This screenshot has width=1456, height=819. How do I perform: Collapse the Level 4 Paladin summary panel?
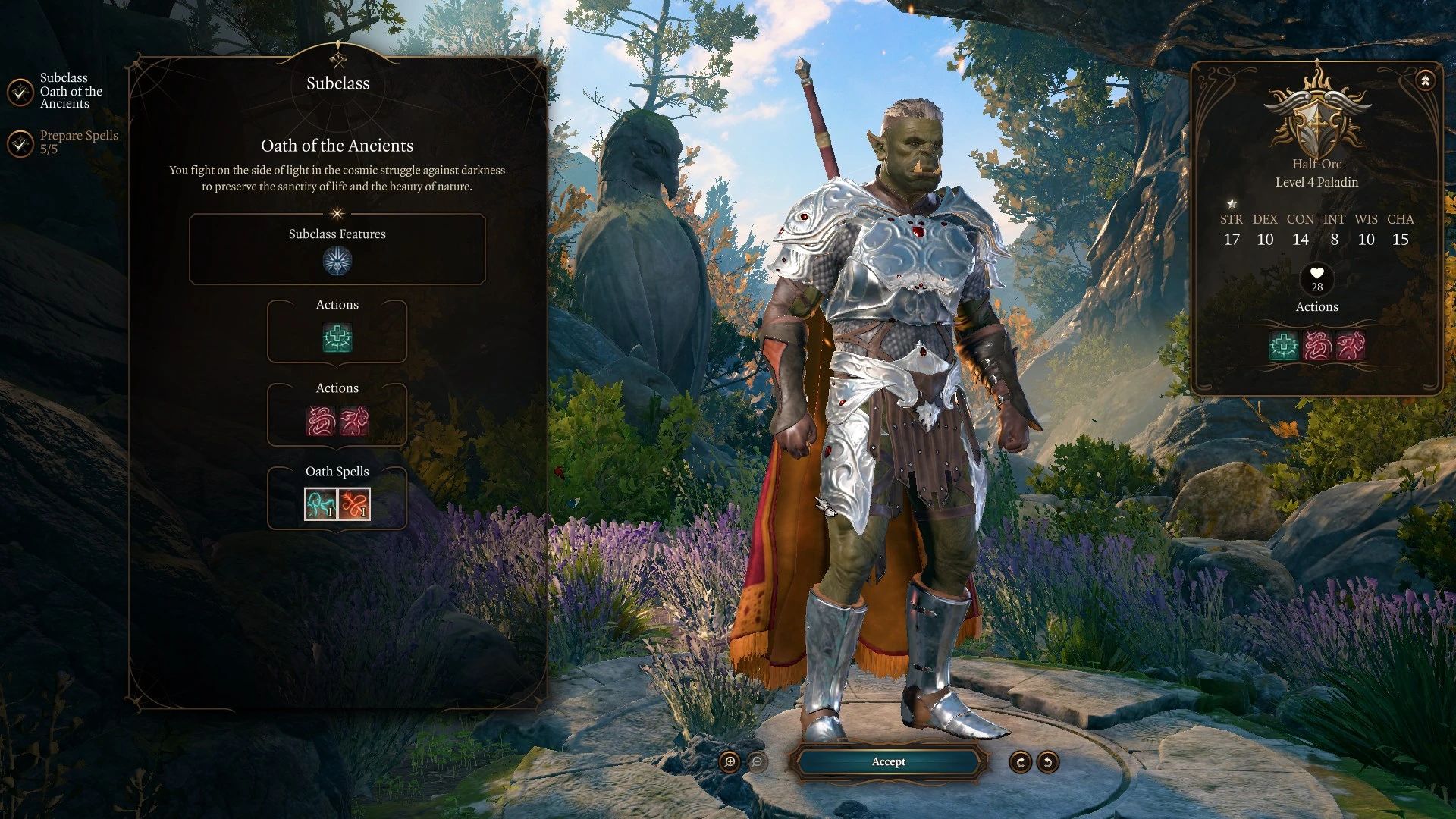(x=1425, y=80)
